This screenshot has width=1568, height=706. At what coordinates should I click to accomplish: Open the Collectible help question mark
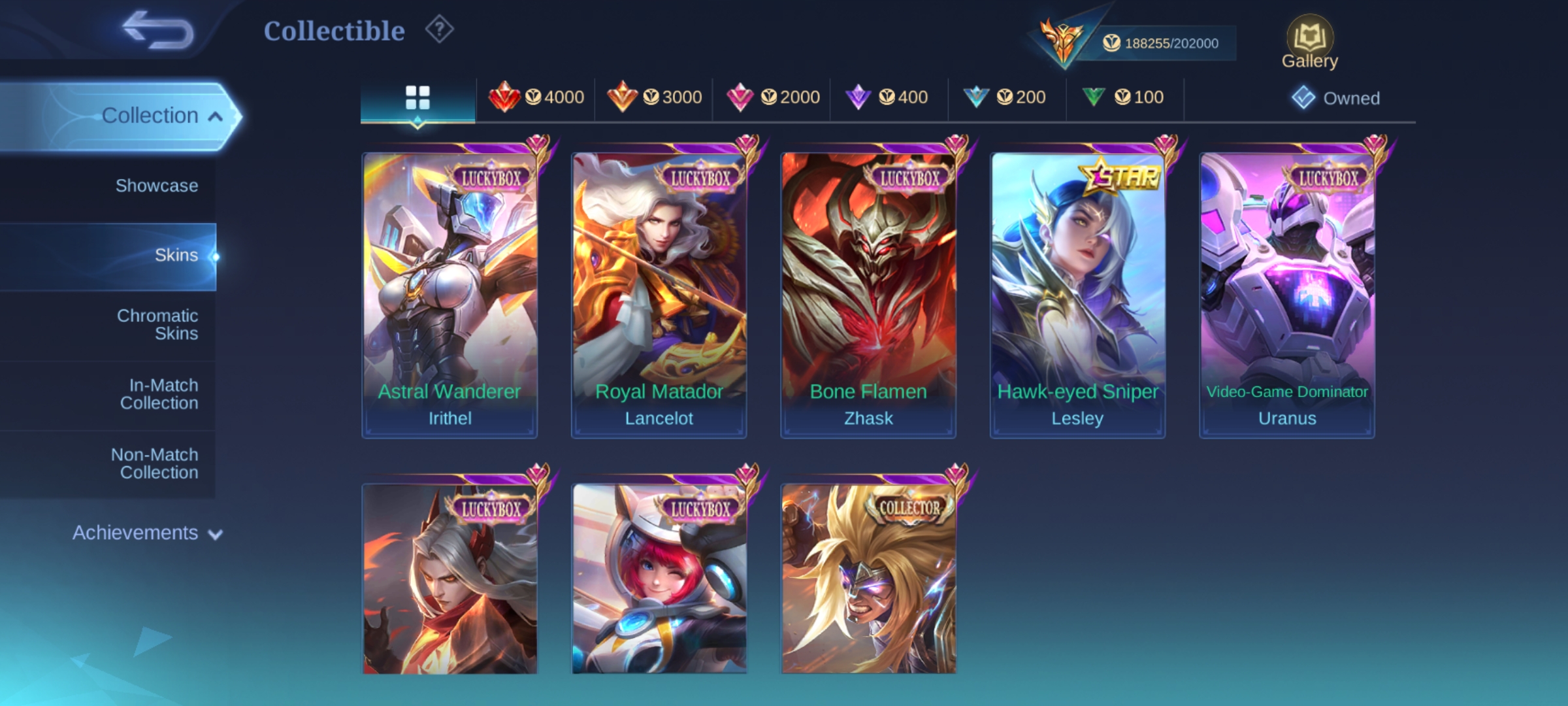point(439,30)
